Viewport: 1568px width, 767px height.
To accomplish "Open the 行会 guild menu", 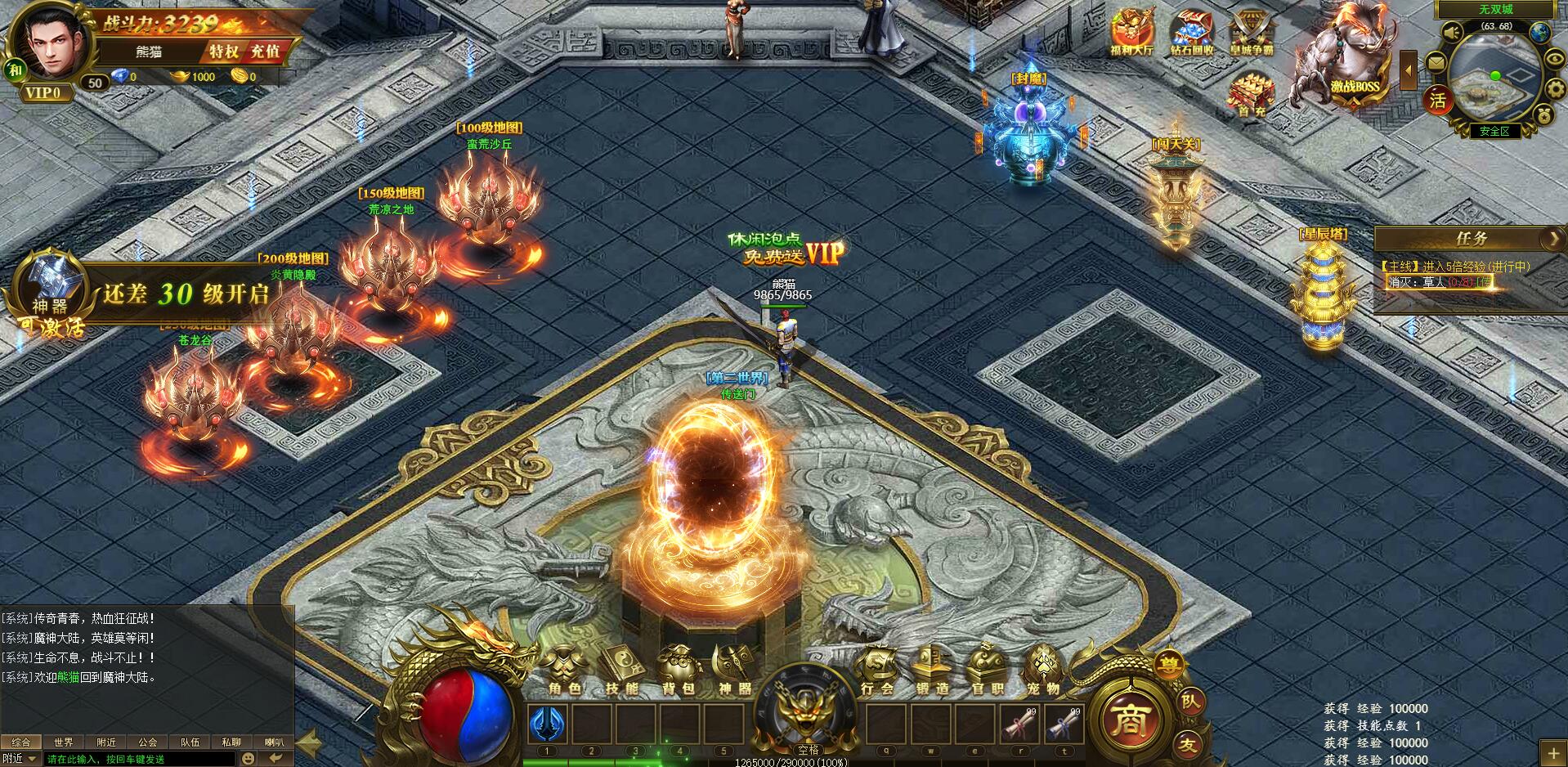I will pyautogui.click(x=877, y=670).
